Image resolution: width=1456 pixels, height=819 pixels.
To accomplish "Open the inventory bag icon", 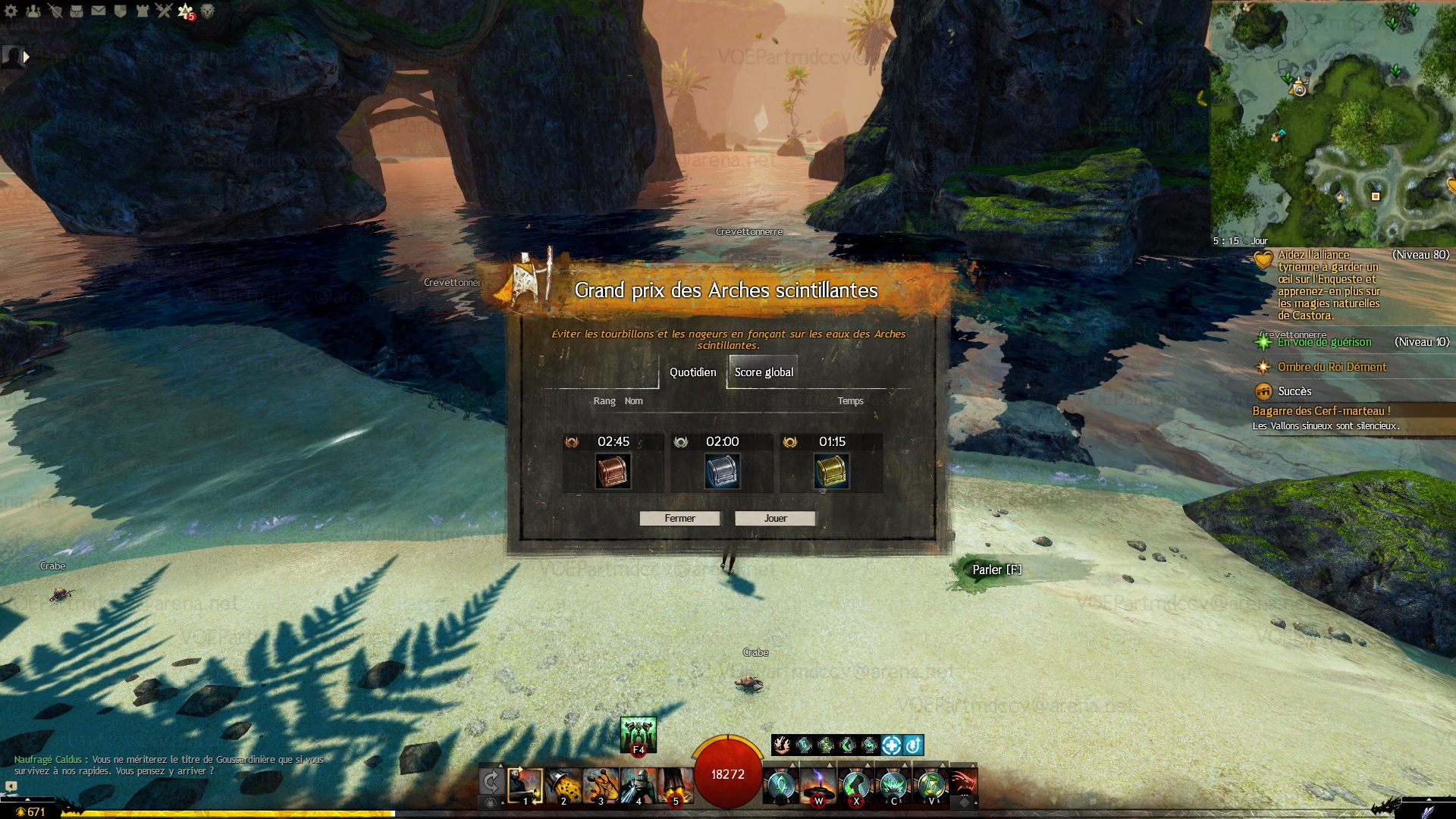I will click(77, 11).
